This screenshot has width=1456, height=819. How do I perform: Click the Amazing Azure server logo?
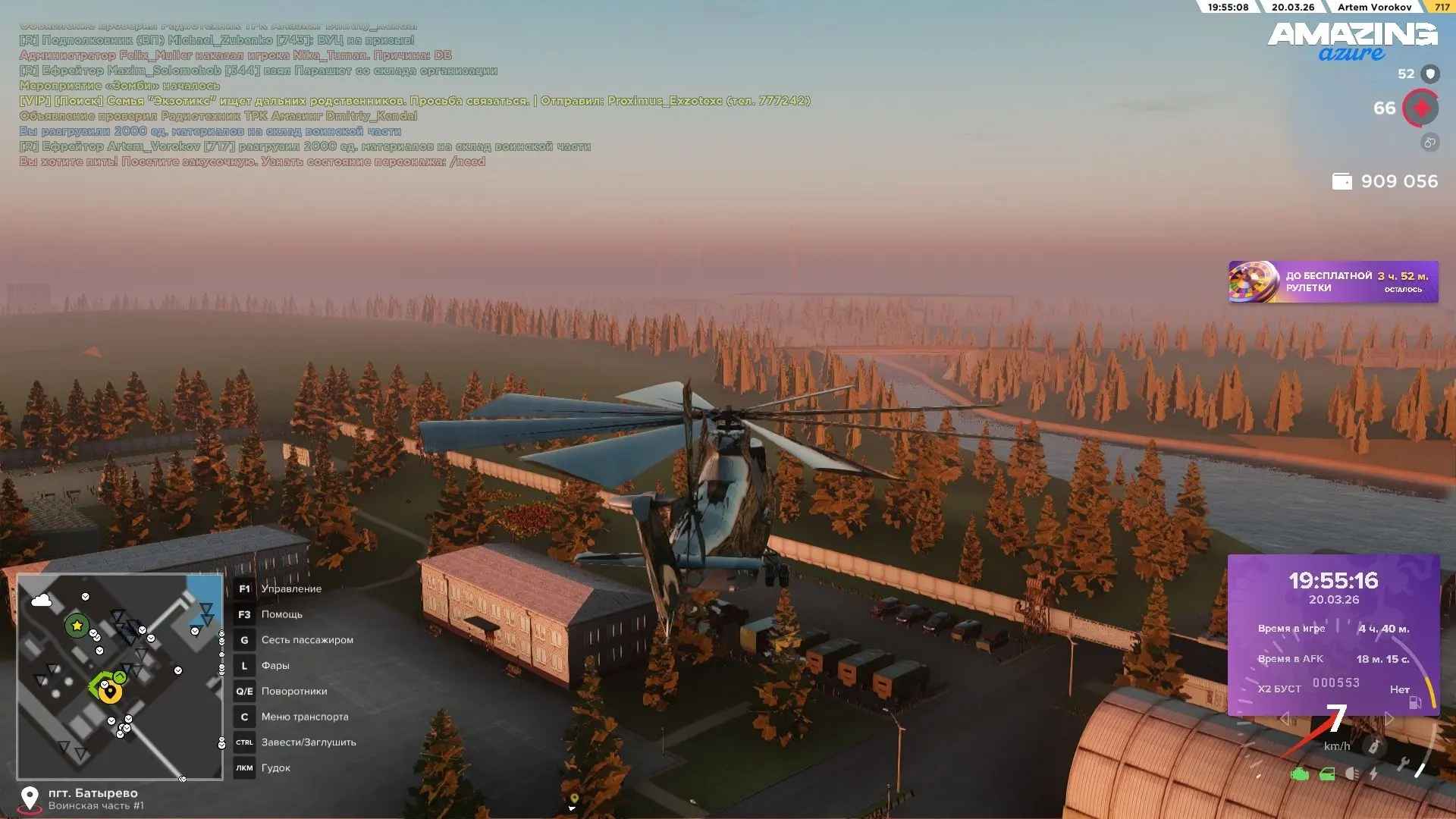coord(1352,41)
